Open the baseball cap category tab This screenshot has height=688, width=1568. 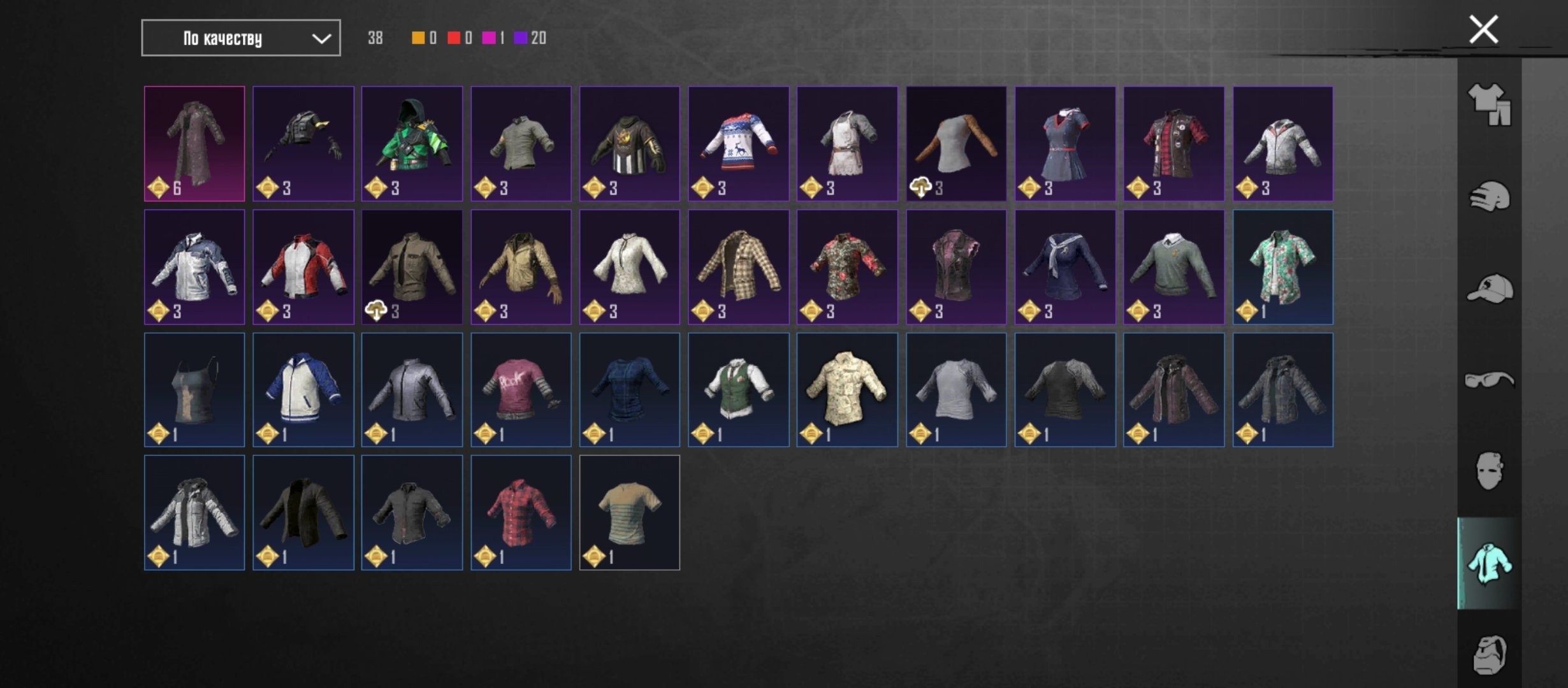(x=1489, y=289)
